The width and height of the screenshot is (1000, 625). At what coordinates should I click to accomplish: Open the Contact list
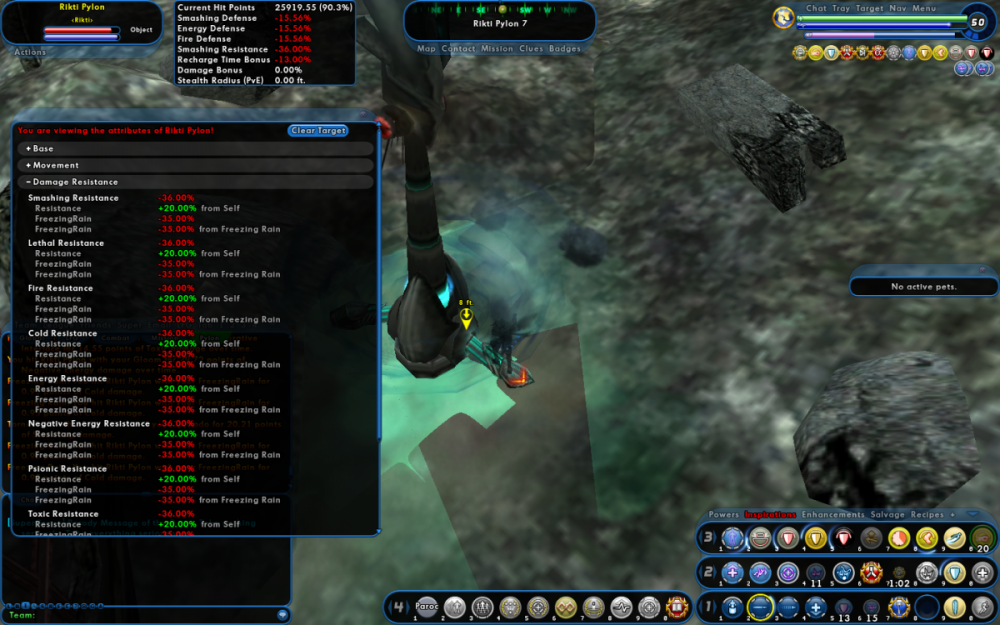(459, 48)
